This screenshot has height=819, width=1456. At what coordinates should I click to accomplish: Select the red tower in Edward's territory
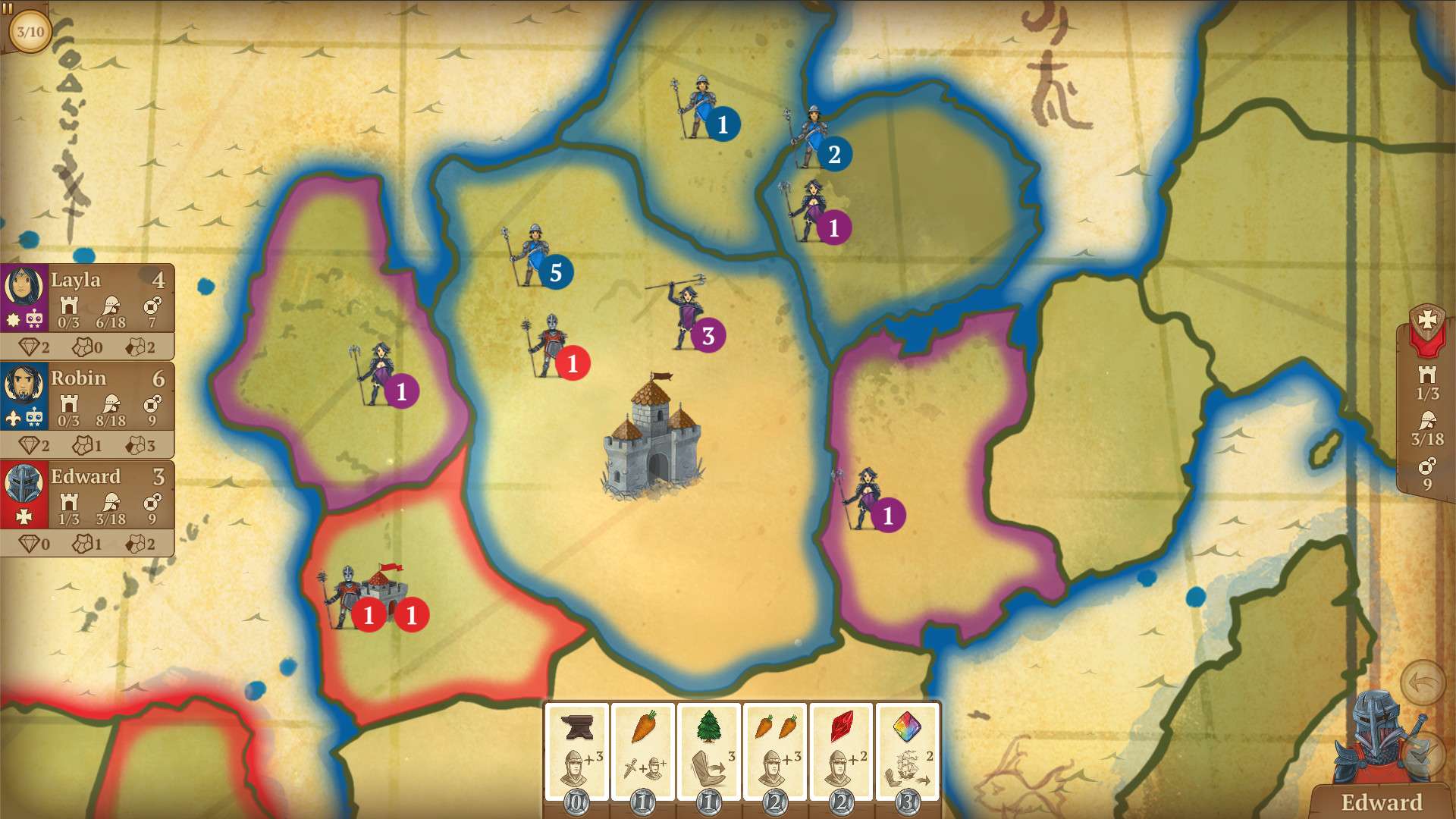387,593
